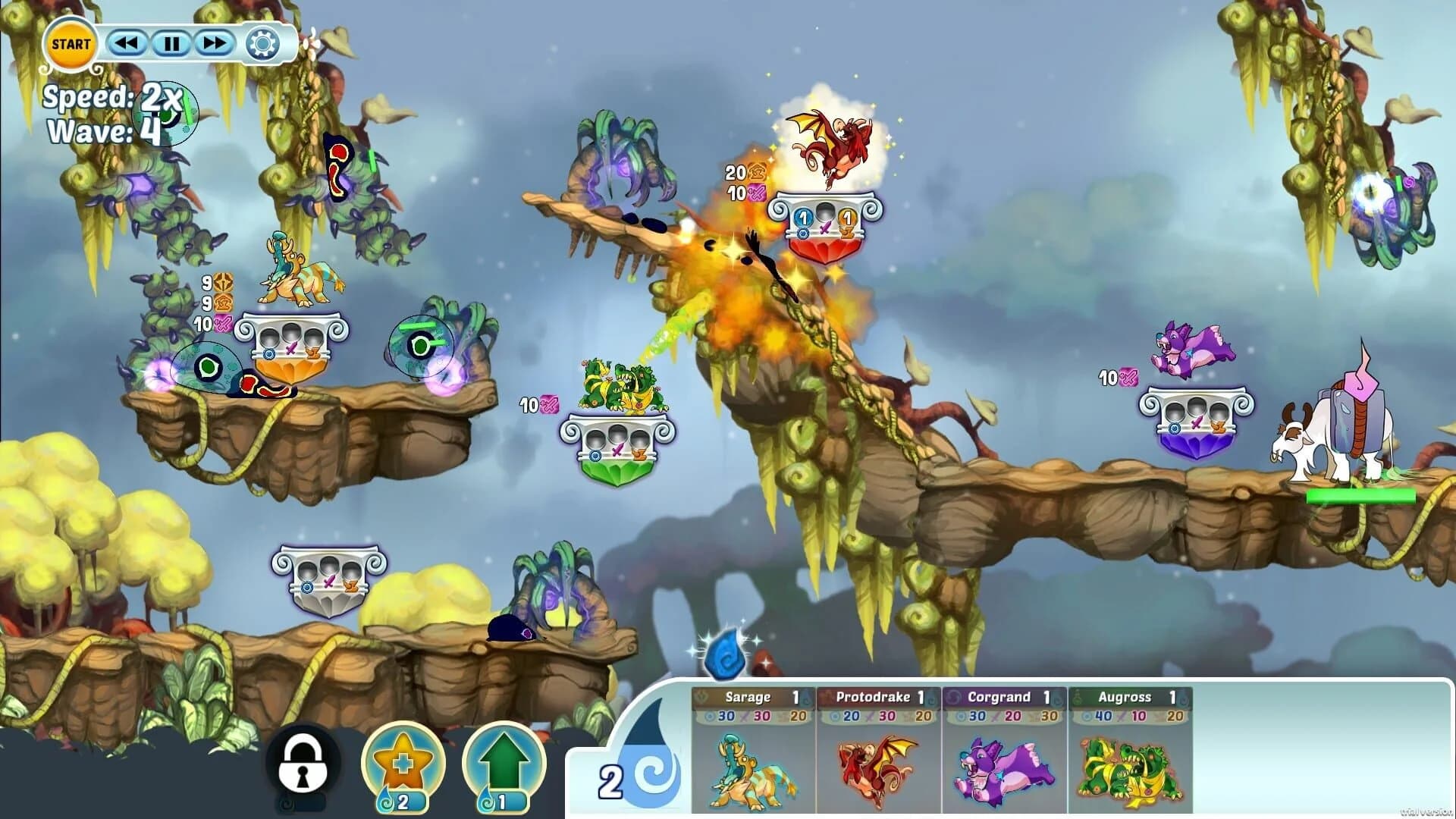
Task: Click the trophy icon on the purple pedestal
Action: (1218, 428)
